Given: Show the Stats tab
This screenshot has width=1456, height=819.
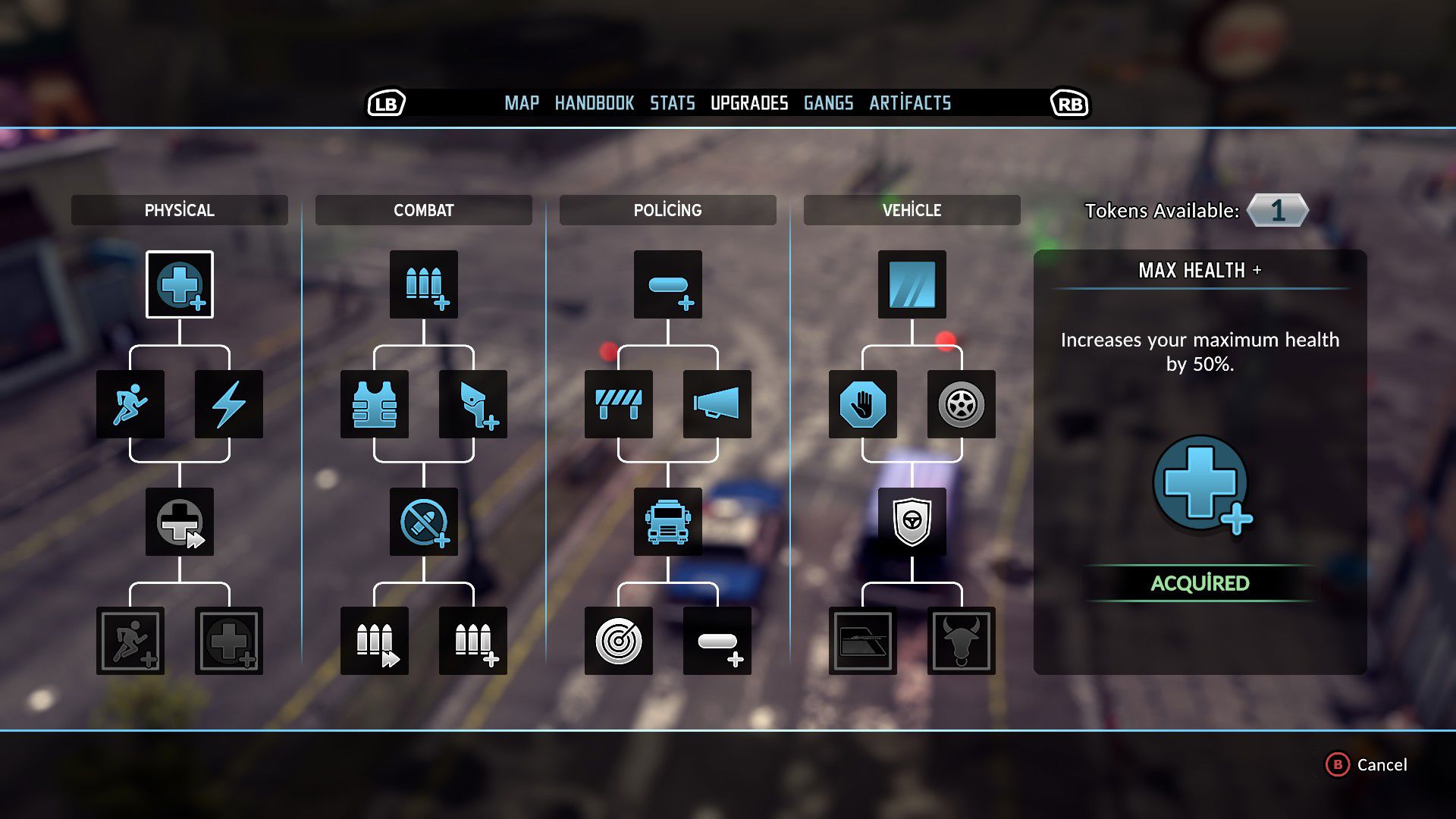Looking at the screenshot, I should click(672, 103).
